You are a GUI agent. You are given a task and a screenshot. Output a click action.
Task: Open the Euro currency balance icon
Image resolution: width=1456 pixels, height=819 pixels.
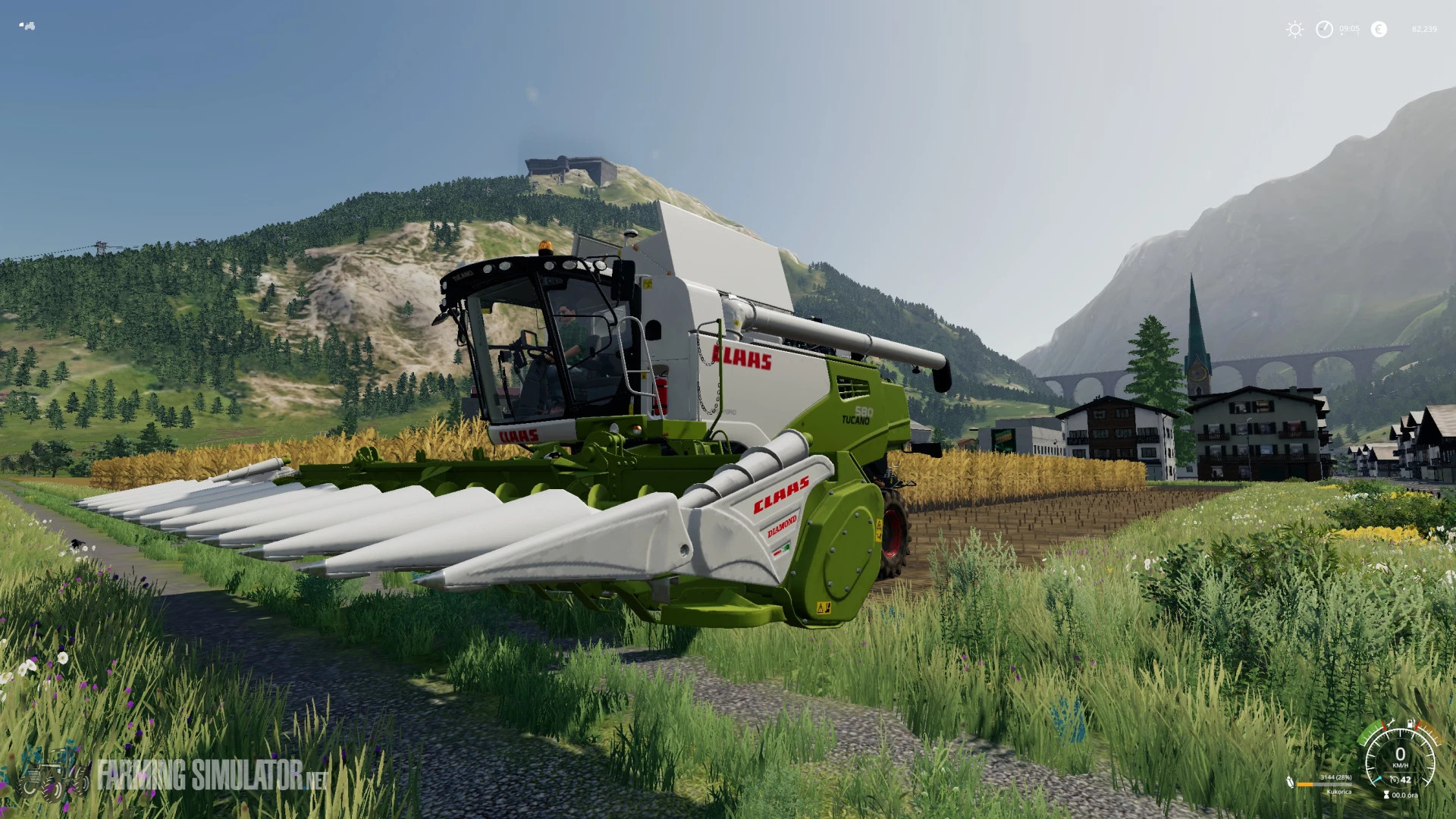tap(1379, 30)
